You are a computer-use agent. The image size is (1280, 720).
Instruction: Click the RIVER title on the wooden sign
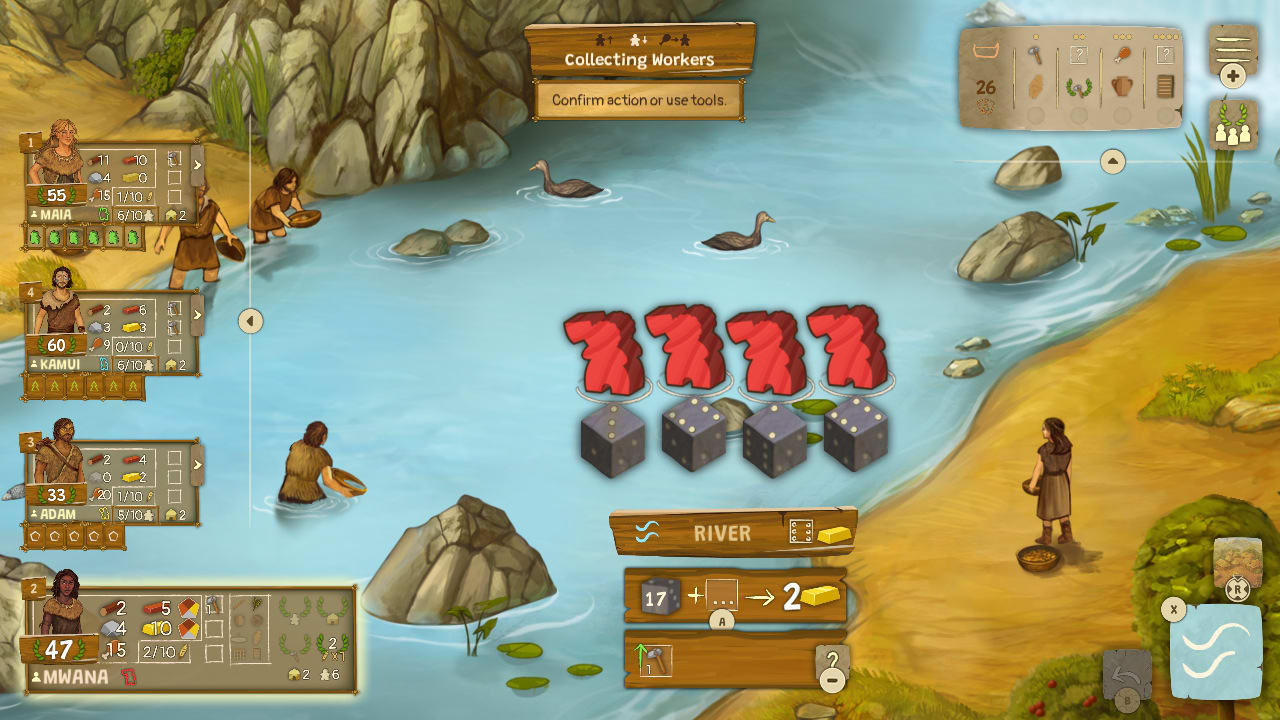(722, 534)
